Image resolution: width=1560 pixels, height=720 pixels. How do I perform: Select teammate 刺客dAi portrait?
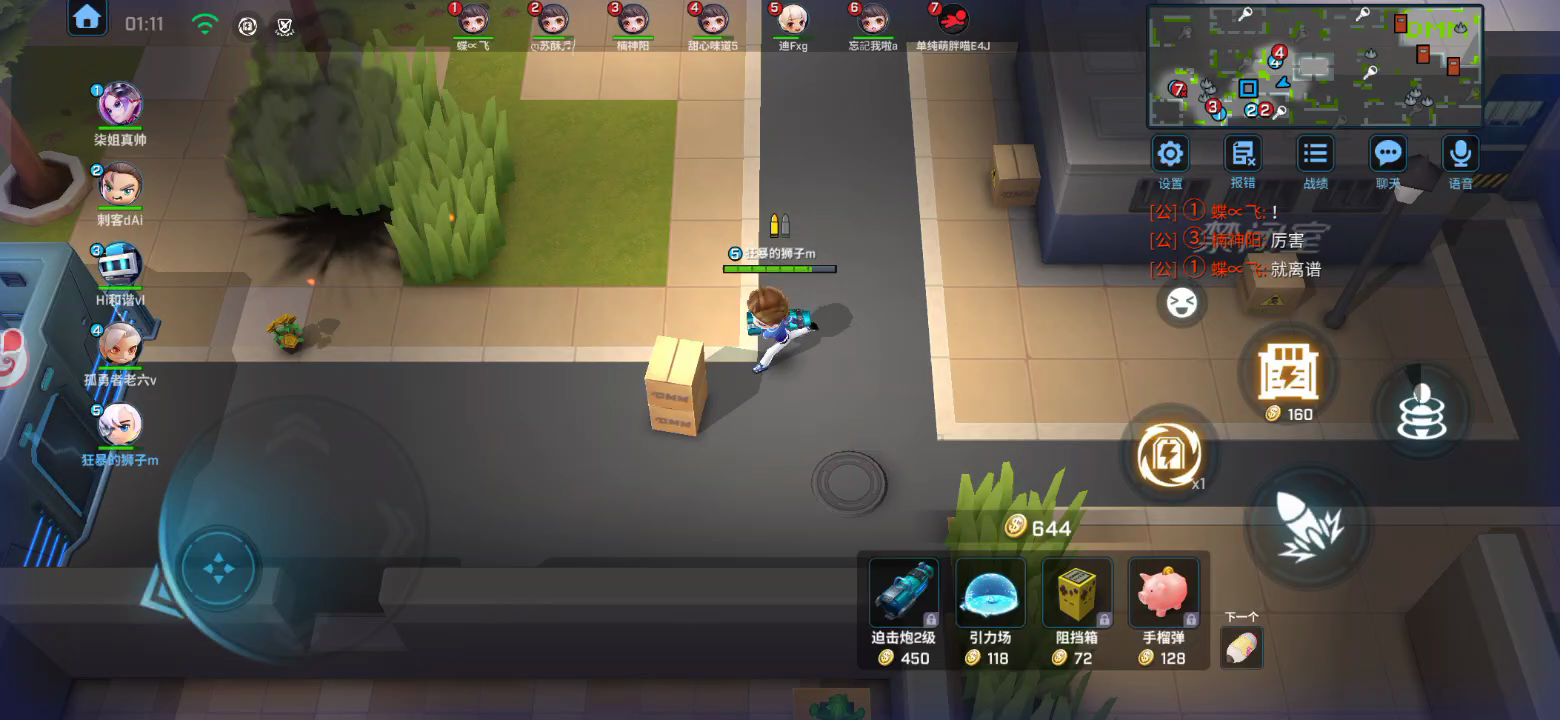coord(120,185)
